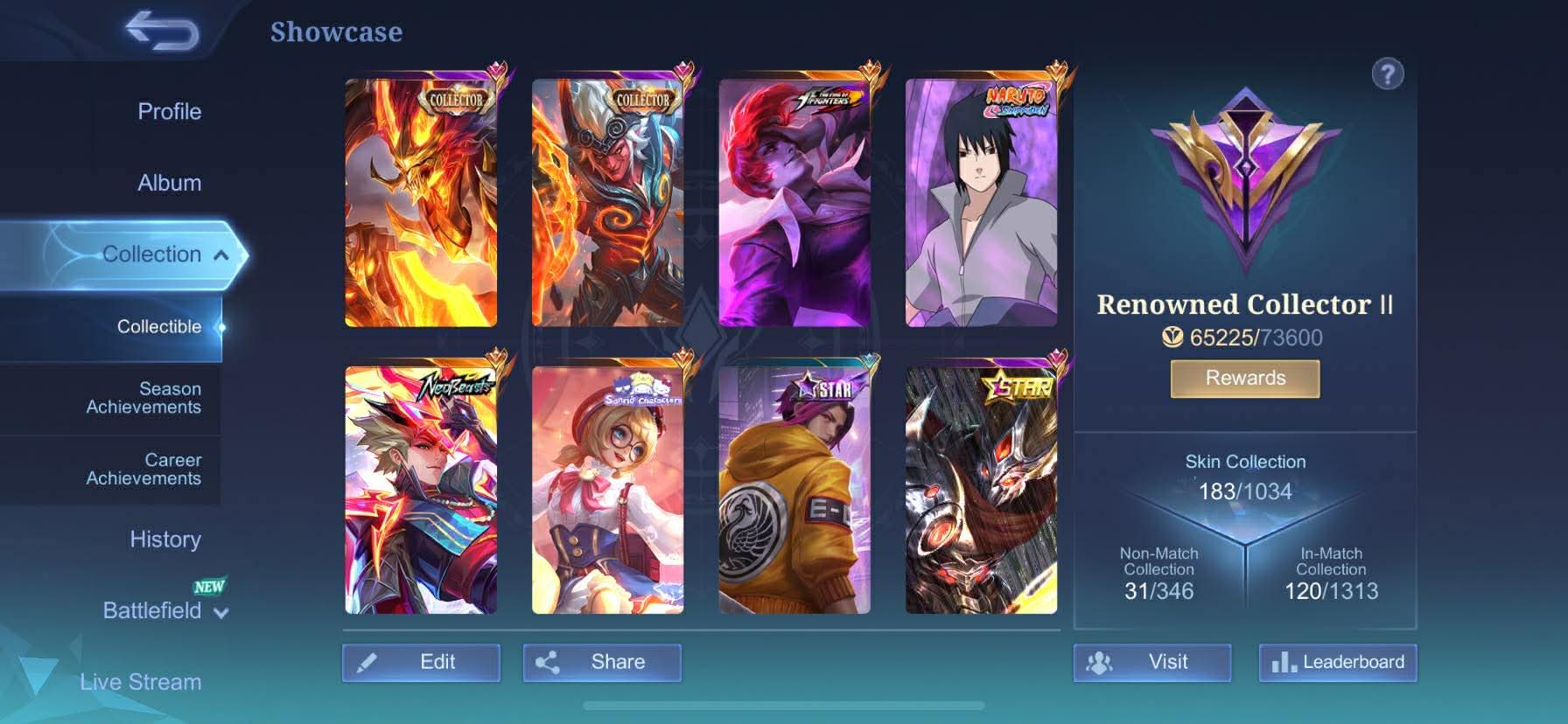The height and width of the screenshot is (724, 1568).
Task: Share the showcase
Action: (x=602, y=663)
